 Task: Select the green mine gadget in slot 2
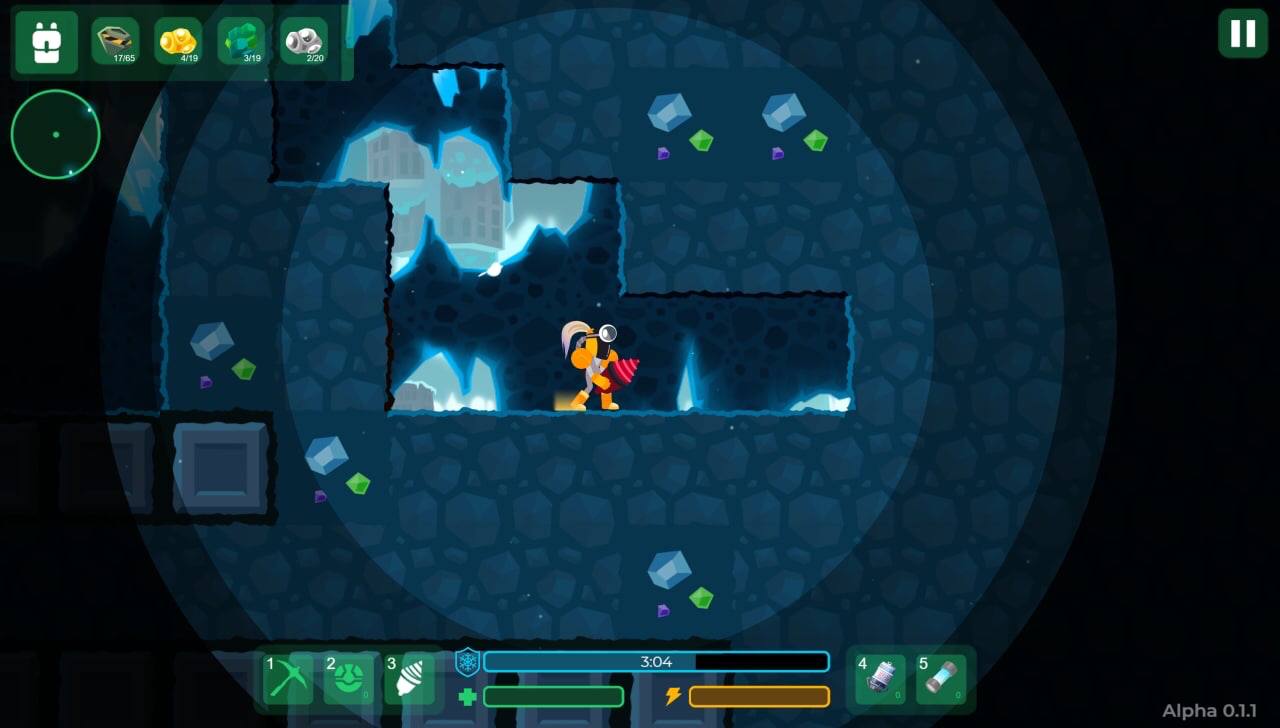[349, 678]
